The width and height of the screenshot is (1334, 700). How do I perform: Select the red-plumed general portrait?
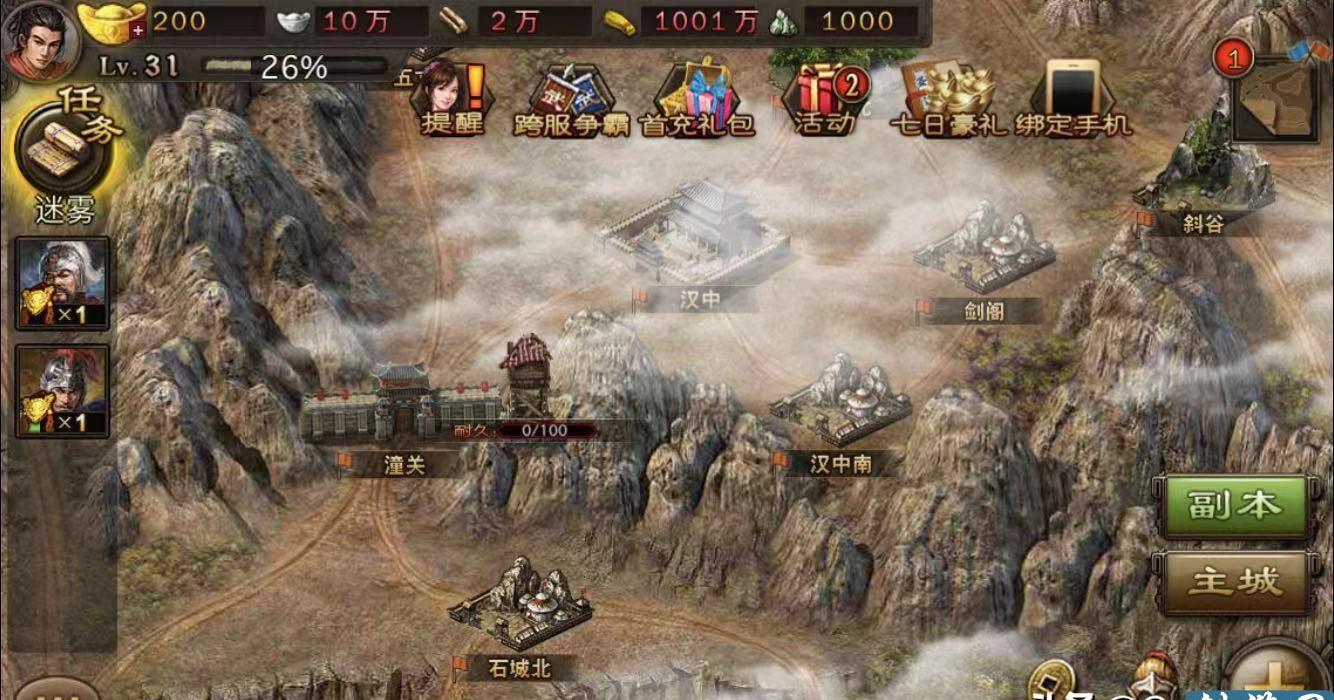(63, 392)
